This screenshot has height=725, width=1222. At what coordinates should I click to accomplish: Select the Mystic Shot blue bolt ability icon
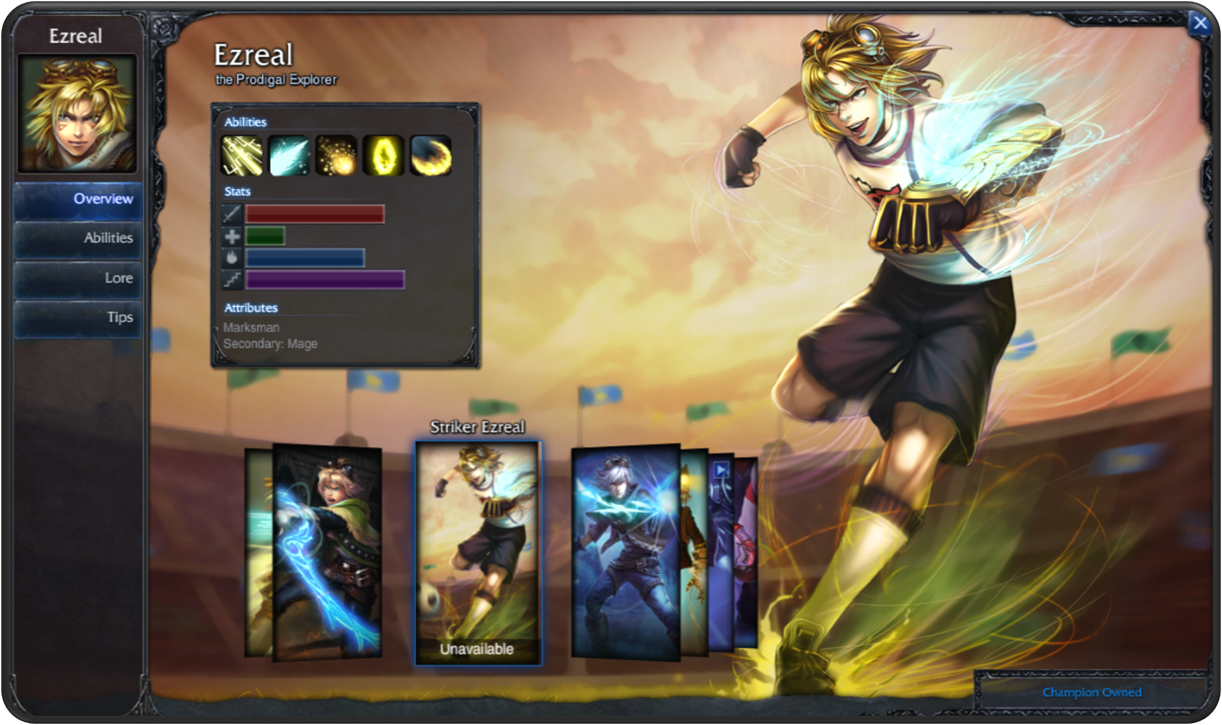pos(289,155)
